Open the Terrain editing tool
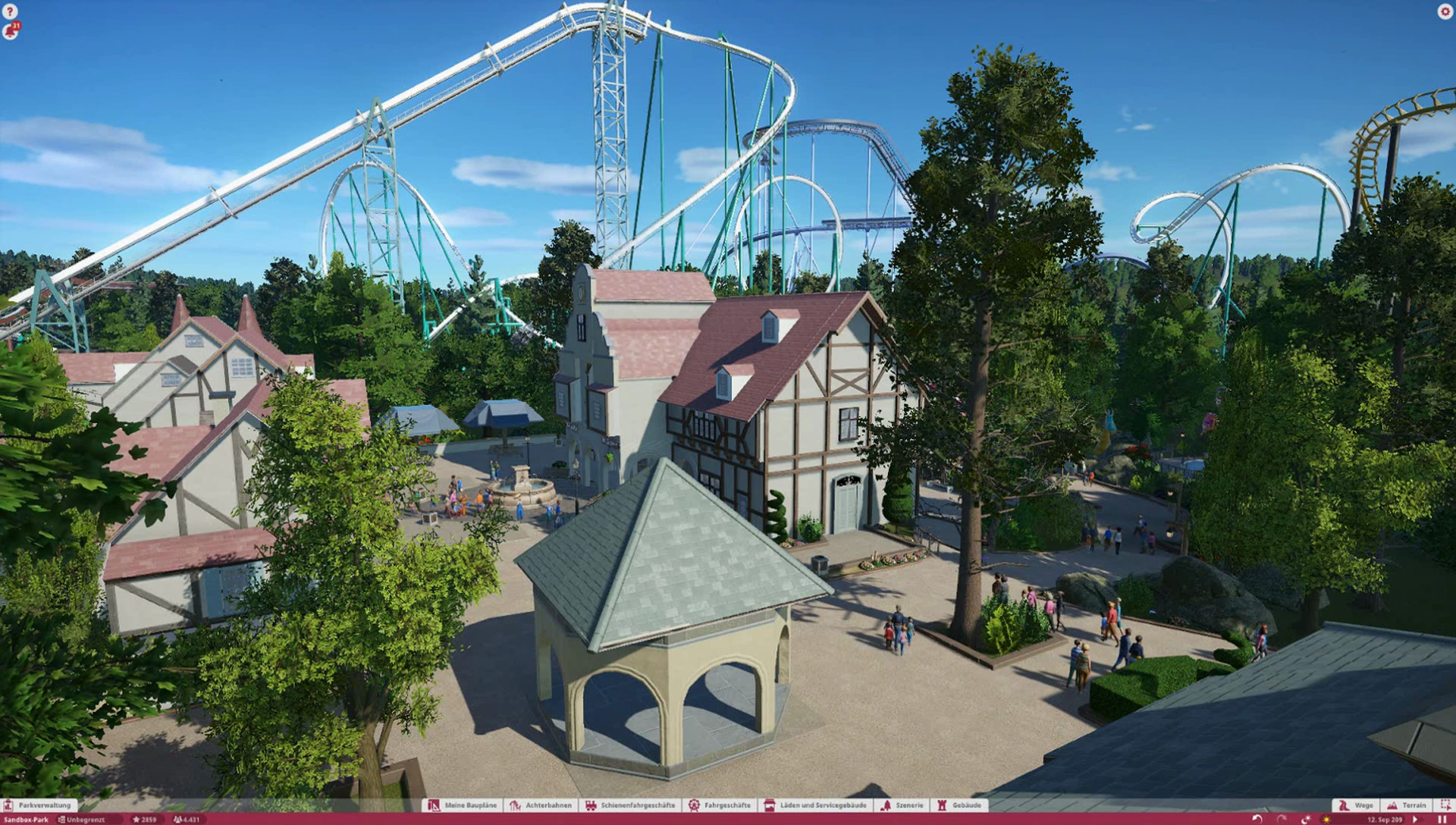Viewport: 1456px width, 825px height. pos(1407,805)
